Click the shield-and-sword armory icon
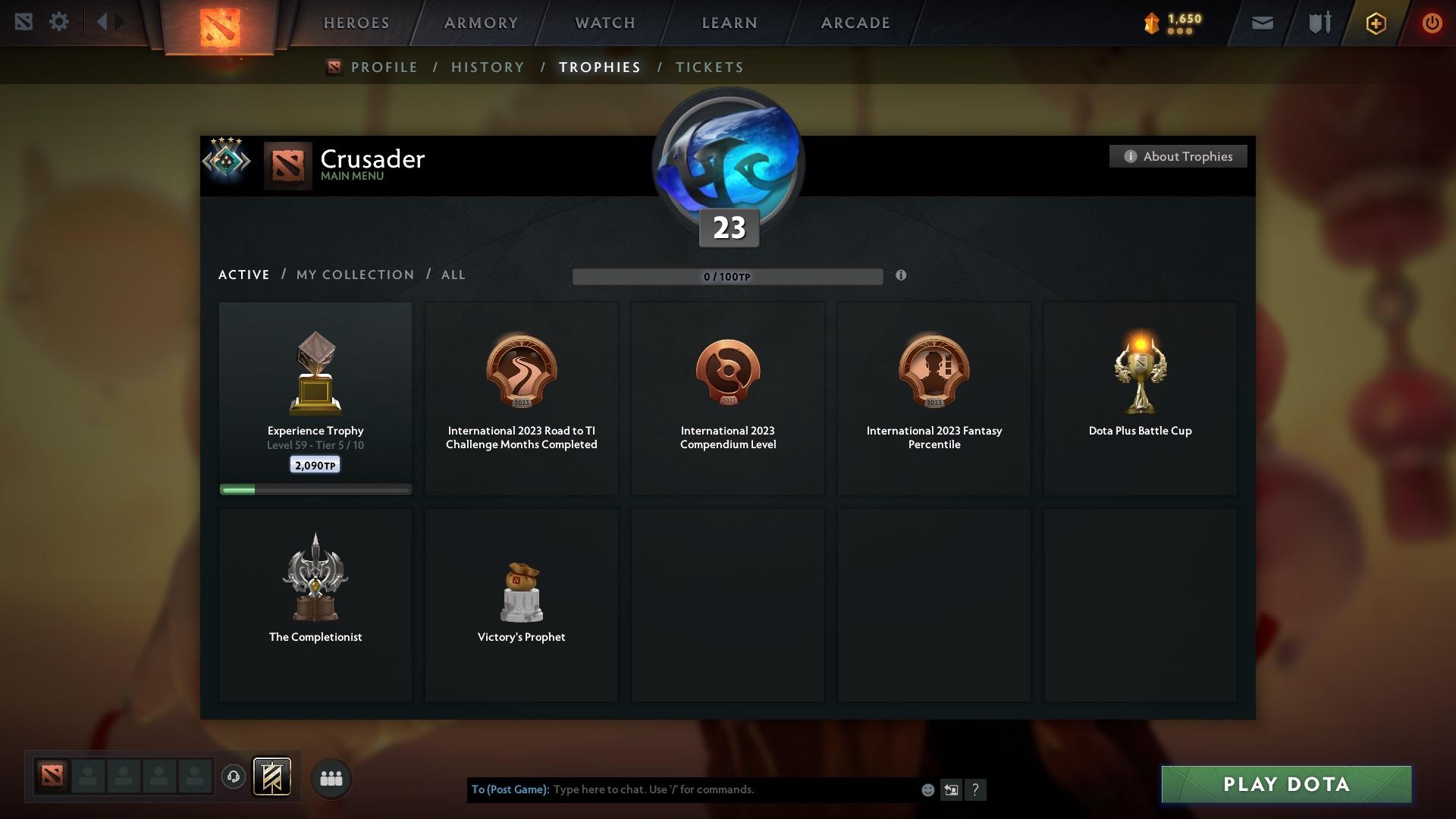This screenshot has height=819, width=1456. click(x=1318, y=23)
